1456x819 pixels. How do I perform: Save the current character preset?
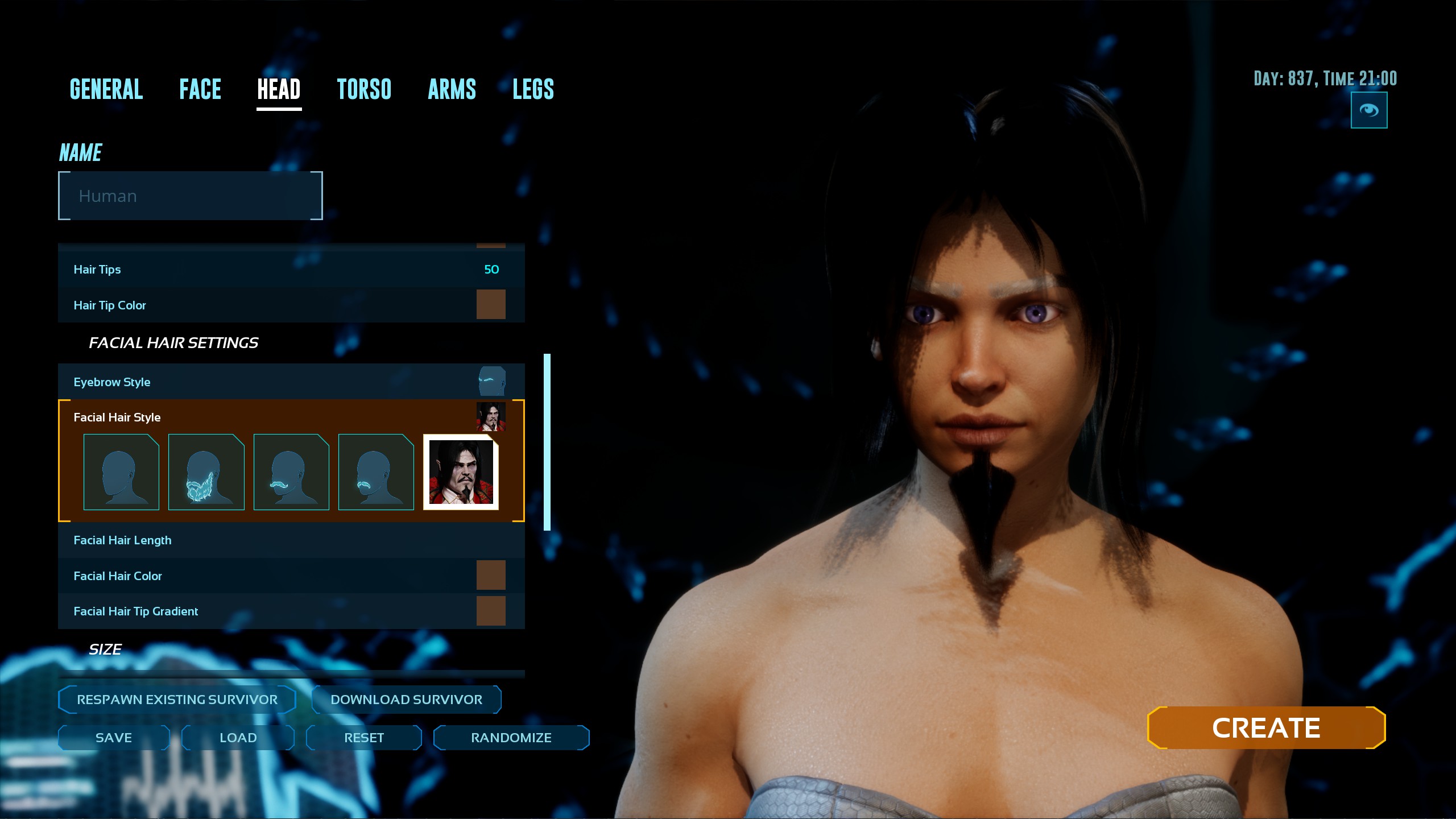point(114,738)
